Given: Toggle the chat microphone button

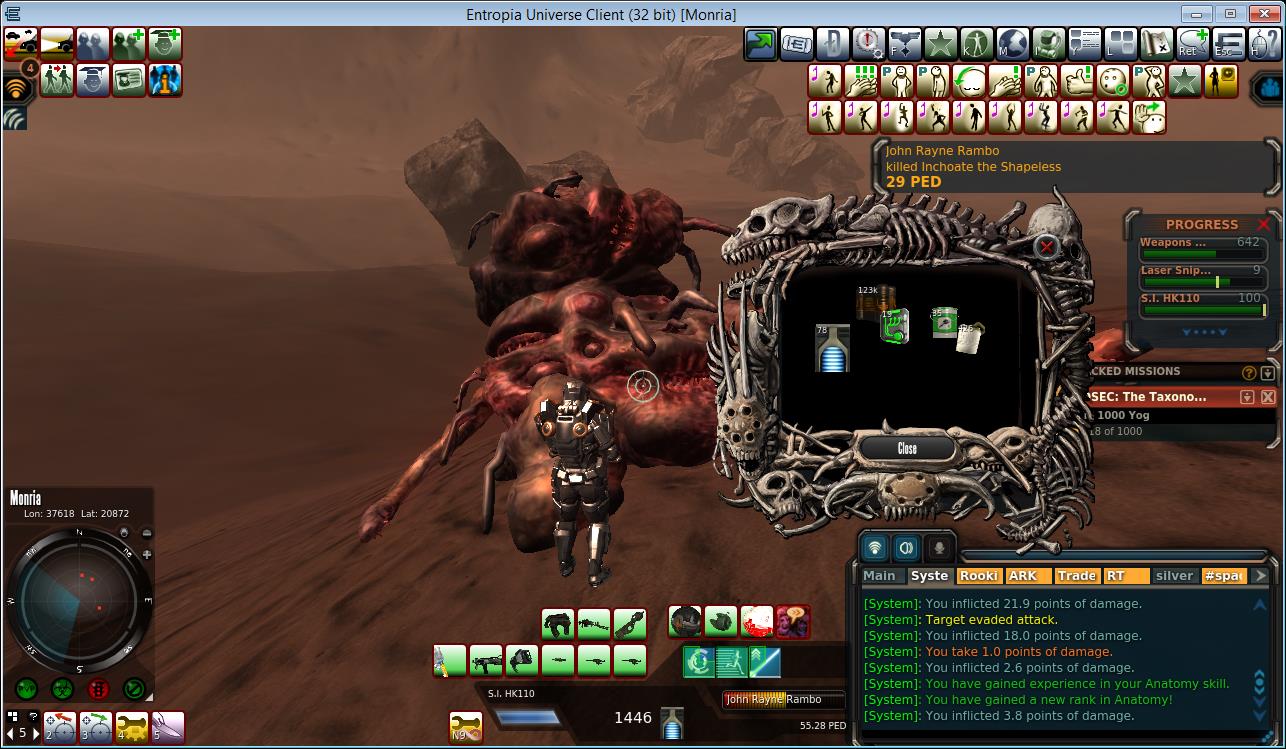Looking at the screenshot, I should click(939, 547).
